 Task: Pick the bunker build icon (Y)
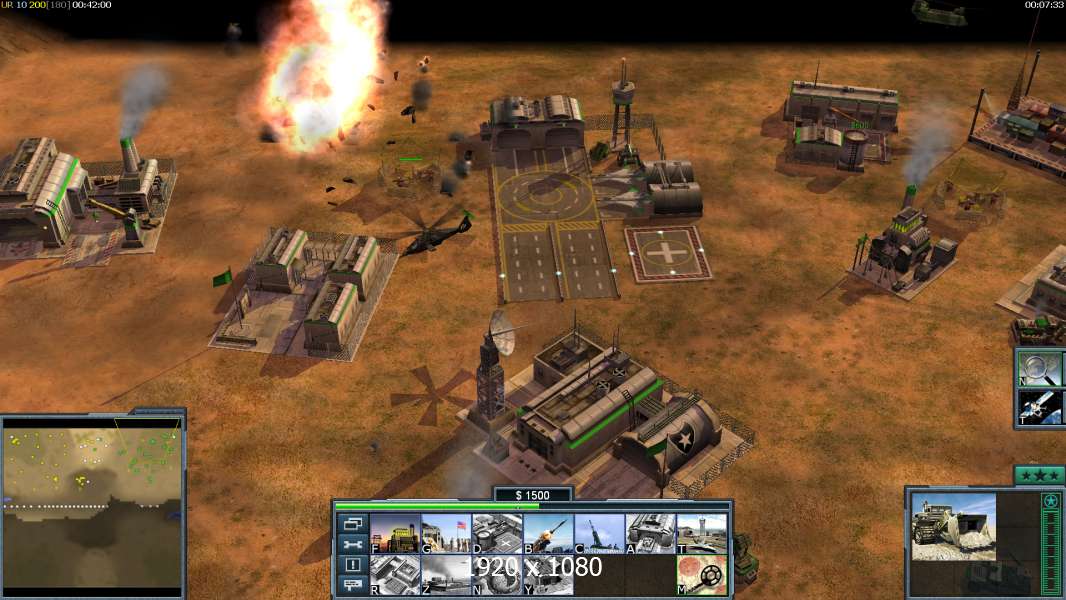click(548, 574)
